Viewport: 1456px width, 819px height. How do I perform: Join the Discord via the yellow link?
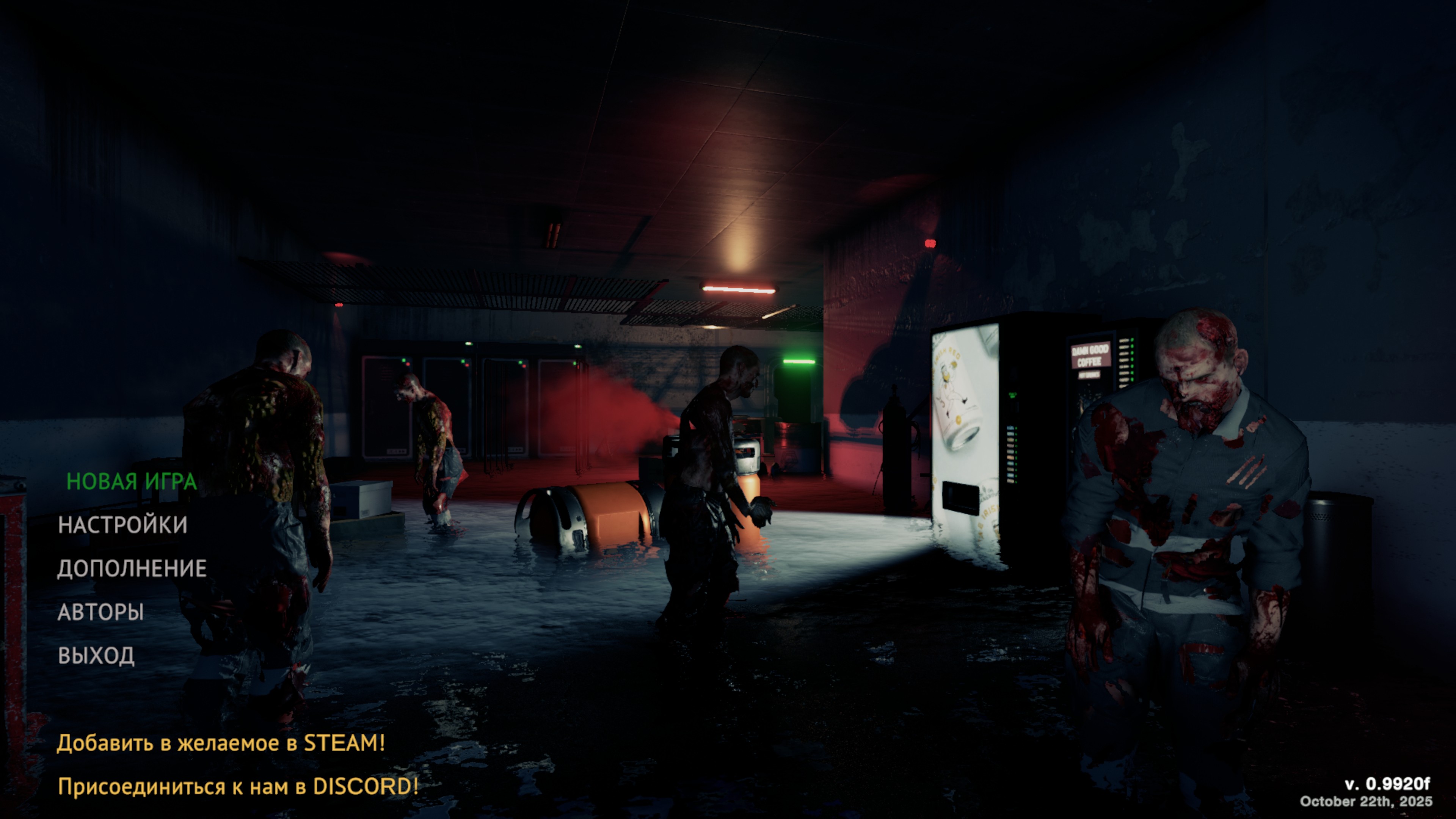238,786
